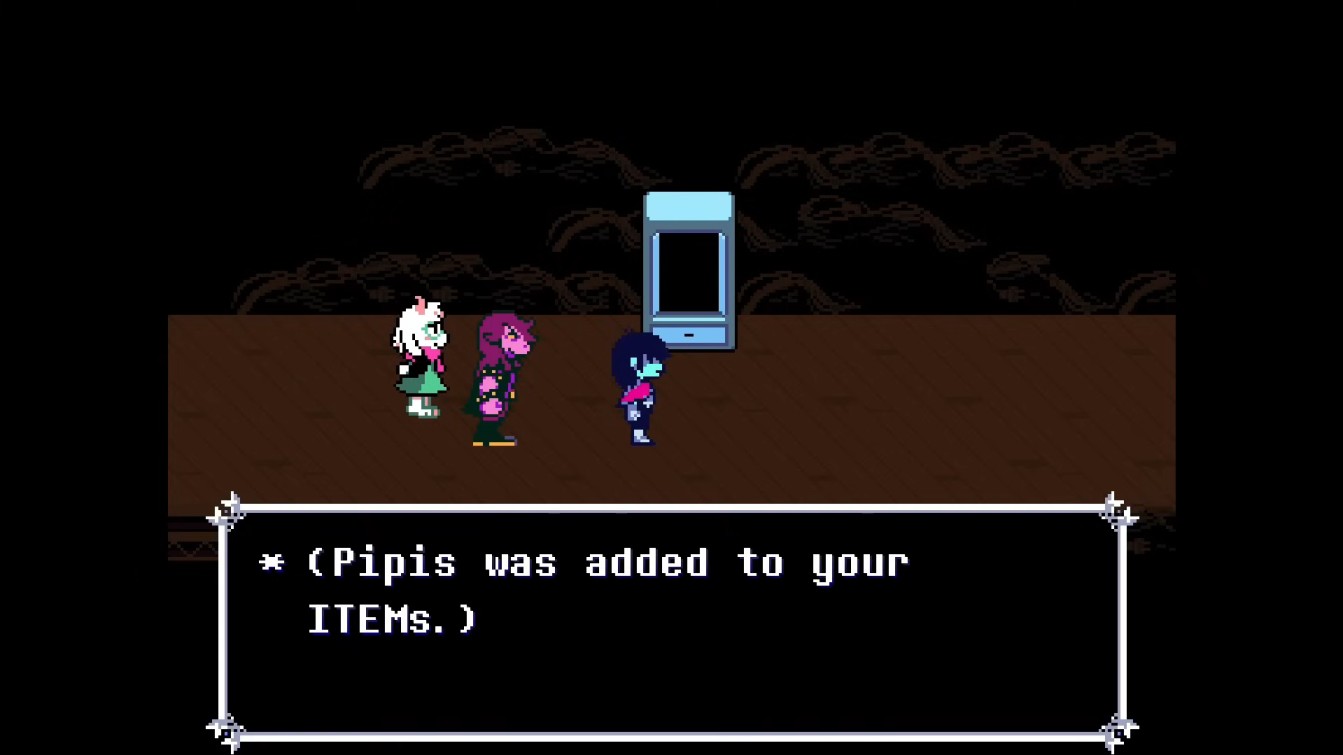Click the dispenser slot on the vending machine
The image size is (1343, 755).
(x=688, y=335)
